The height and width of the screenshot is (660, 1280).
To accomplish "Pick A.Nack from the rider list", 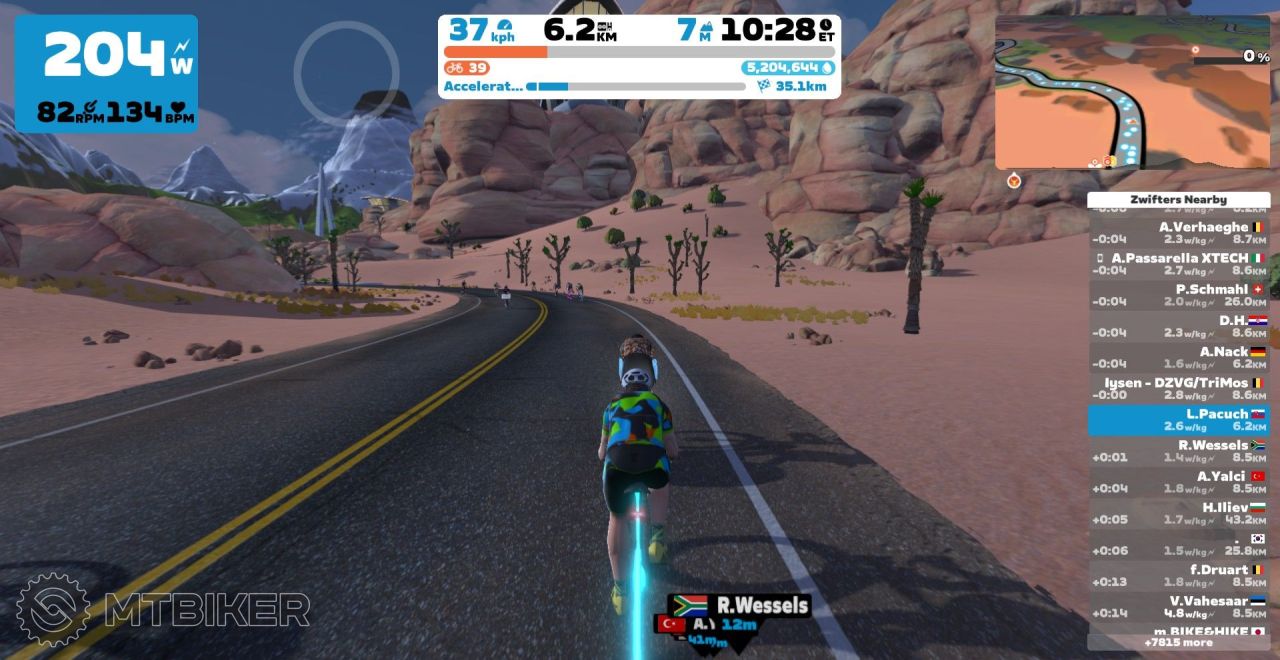I will [x=1178, y=357].
